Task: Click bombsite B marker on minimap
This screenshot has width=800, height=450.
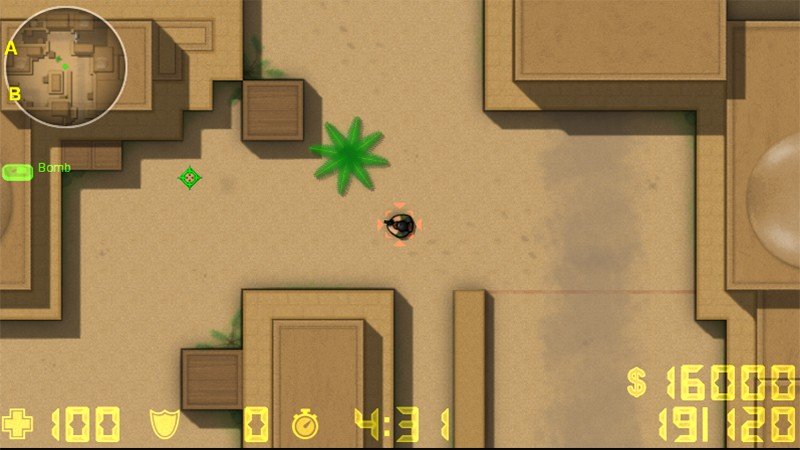Action: tap(15, 94)
